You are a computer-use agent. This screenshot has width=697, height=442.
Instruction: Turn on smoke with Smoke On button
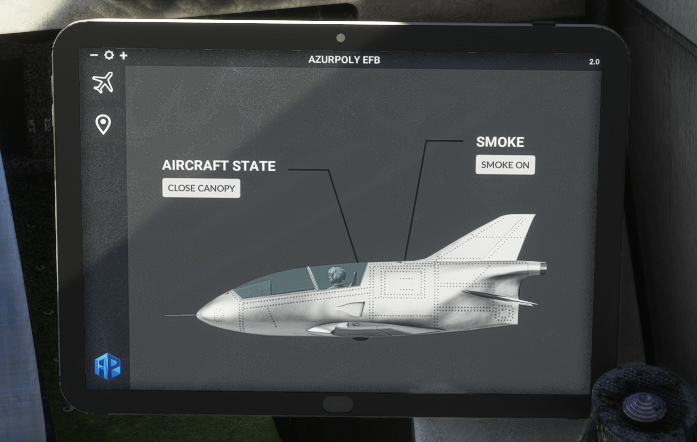505,165
